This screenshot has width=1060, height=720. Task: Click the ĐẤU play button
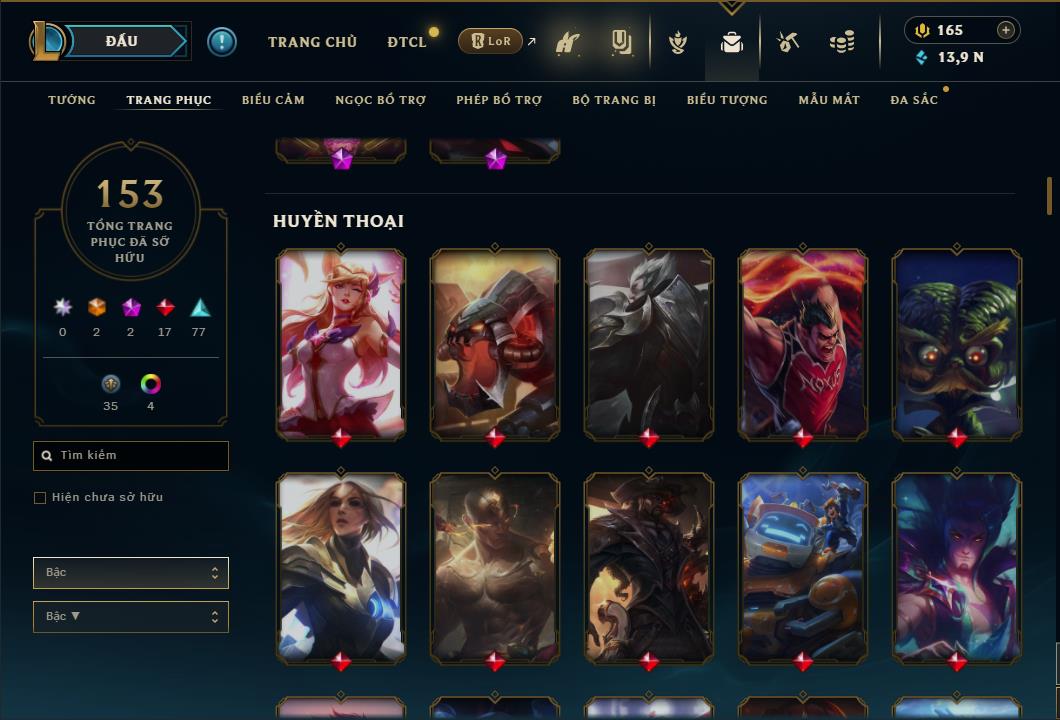pos(122,41)
